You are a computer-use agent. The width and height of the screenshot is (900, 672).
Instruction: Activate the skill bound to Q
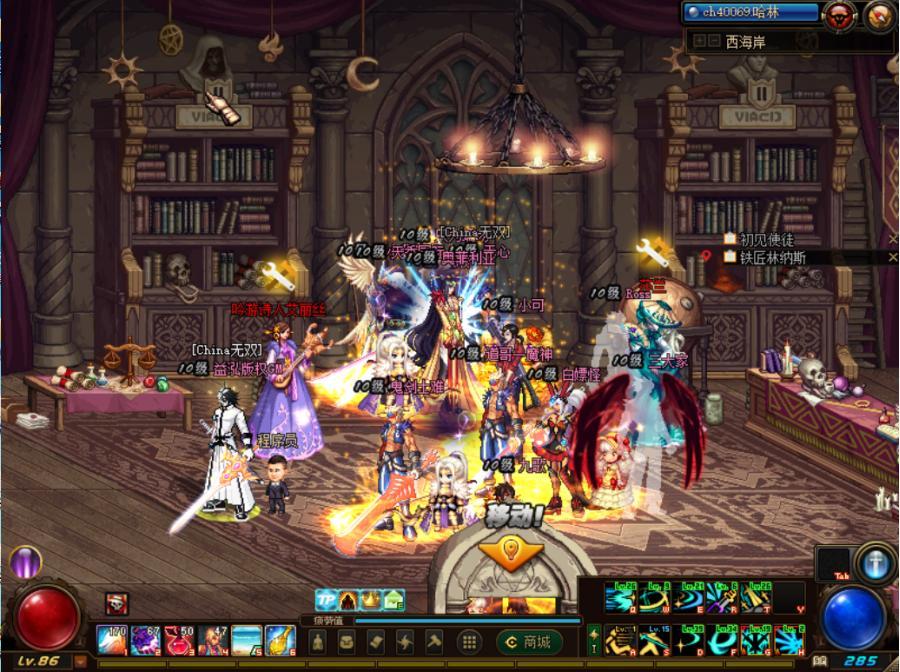(620, 598)
